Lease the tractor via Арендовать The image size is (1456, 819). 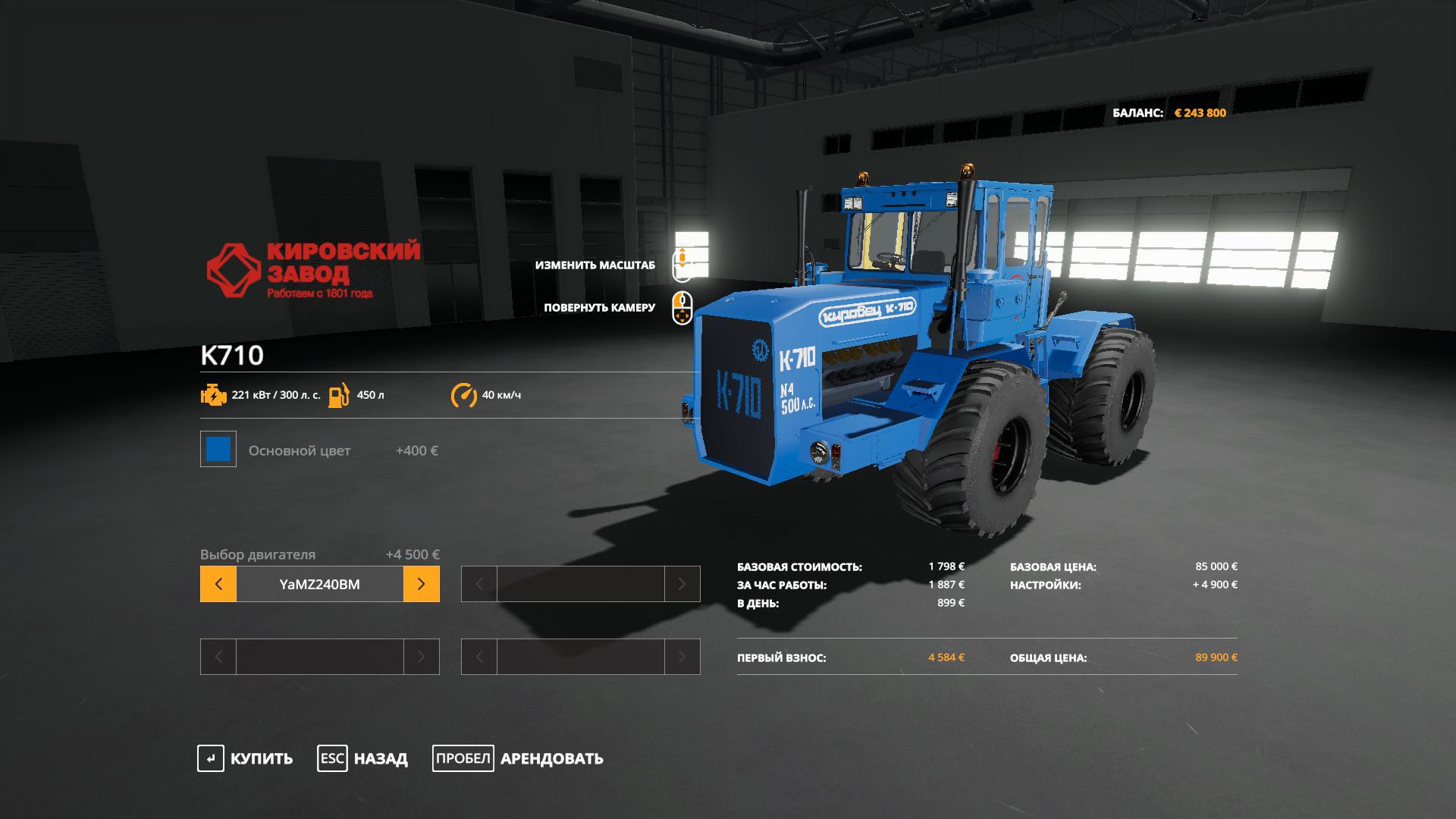point(518,758)
